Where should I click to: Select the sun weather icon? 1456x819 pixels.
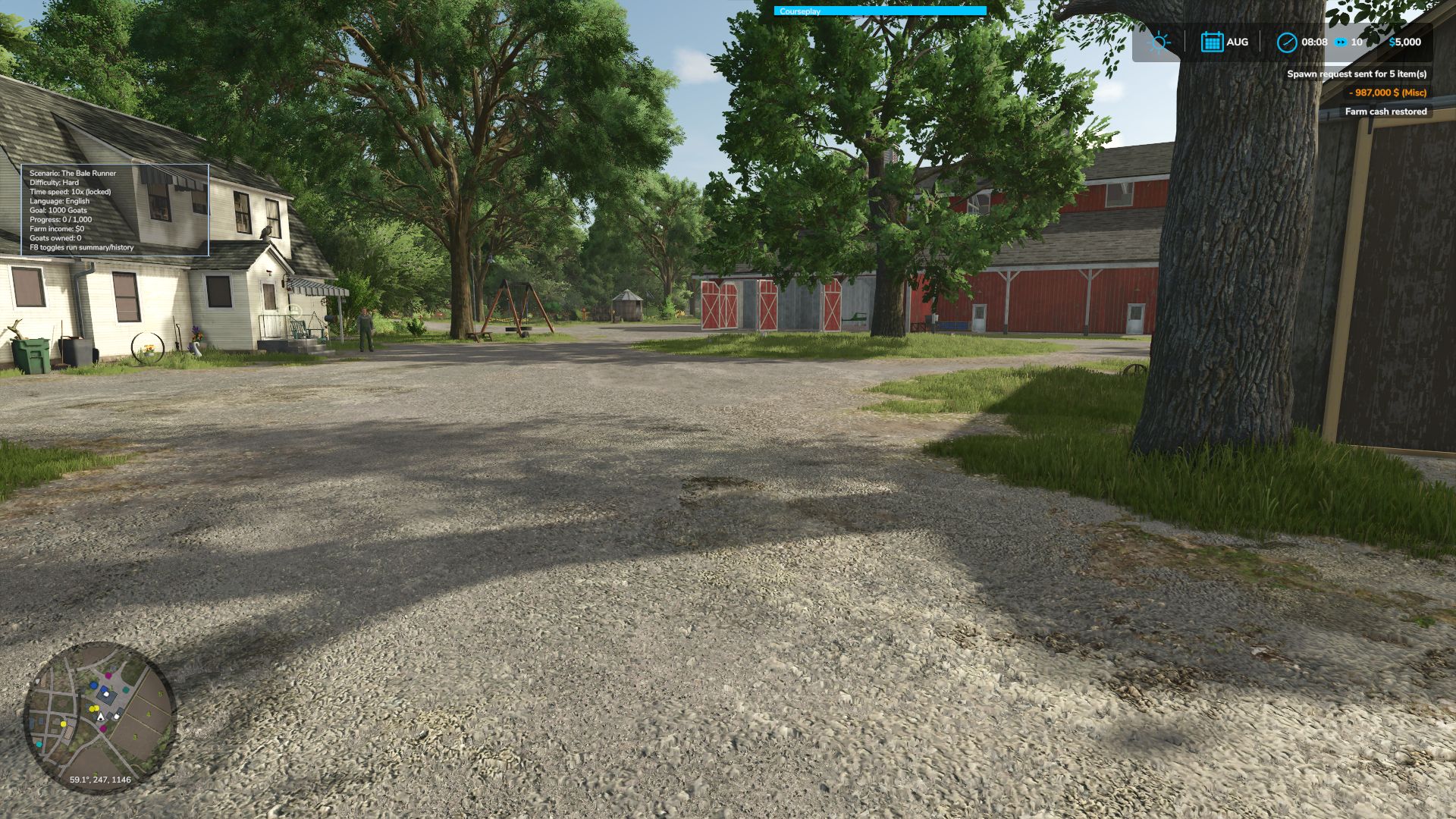point(1159,42)
